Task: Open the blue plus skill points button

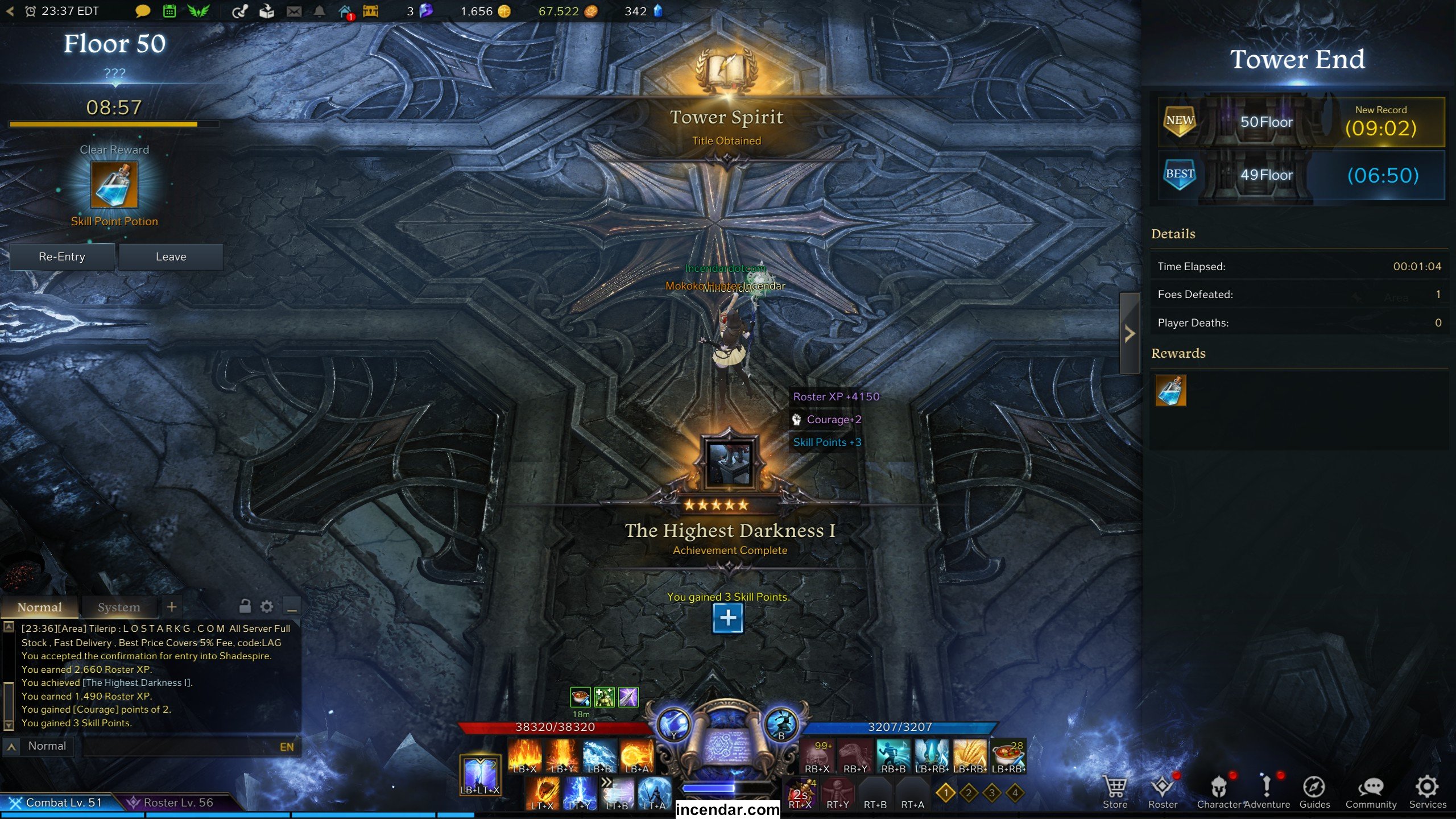Action: click(727, 618)
